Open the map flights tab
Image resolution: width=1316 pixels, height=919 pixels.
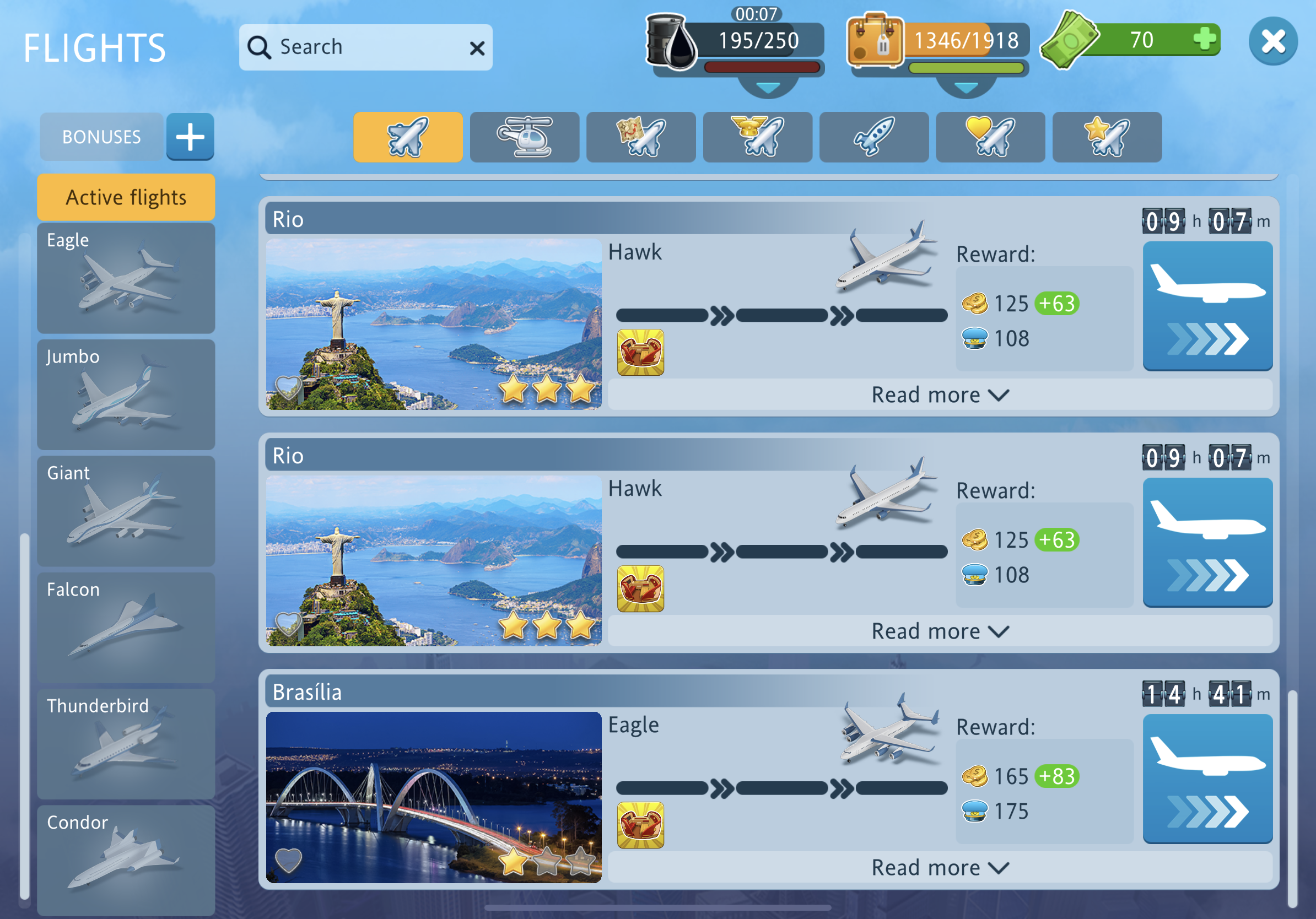click(x=641, y=137)
